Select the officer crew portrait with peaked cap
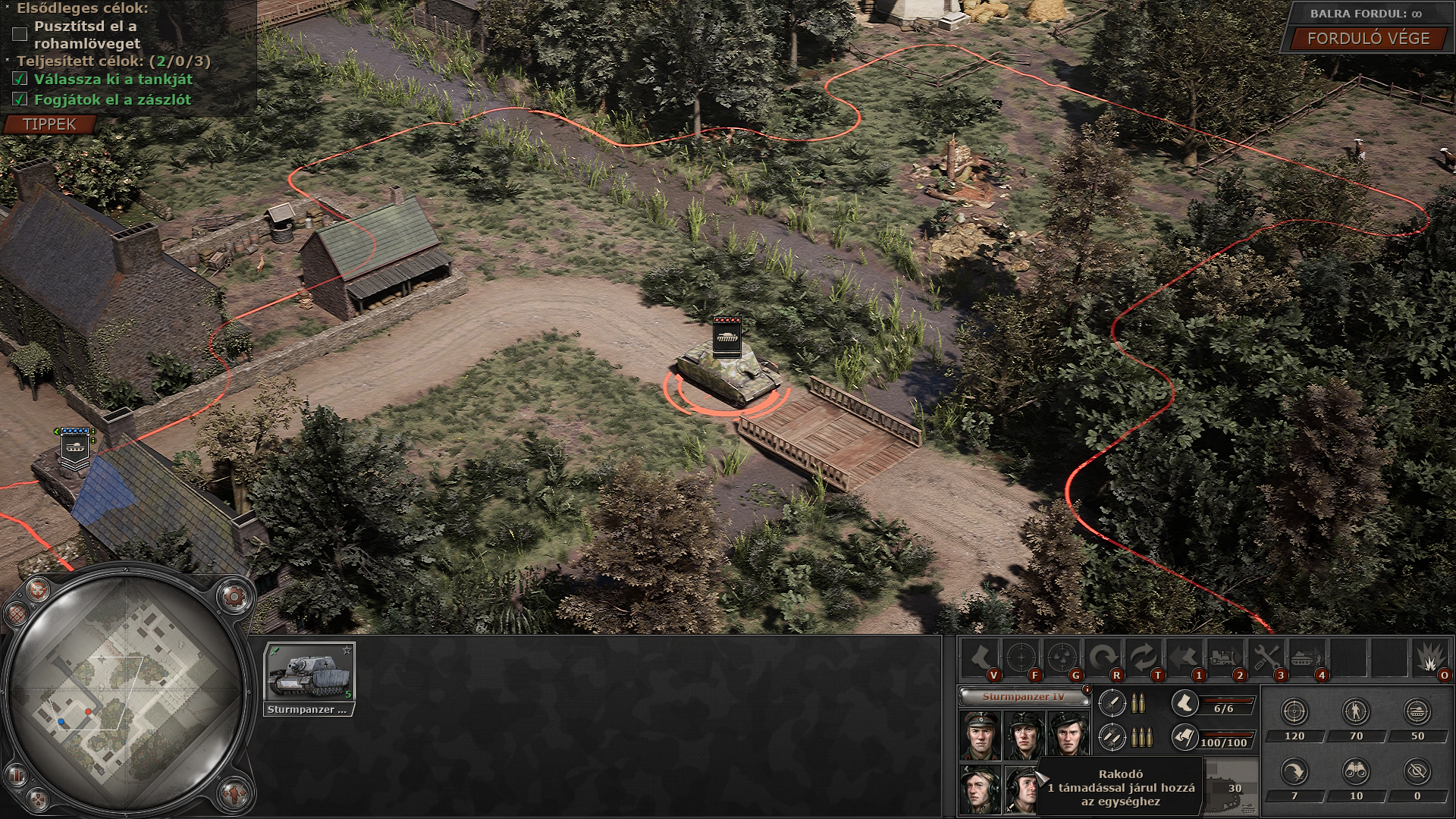Image resolution: width=1456 pixels, height=819 pixels. click(979, 736)
